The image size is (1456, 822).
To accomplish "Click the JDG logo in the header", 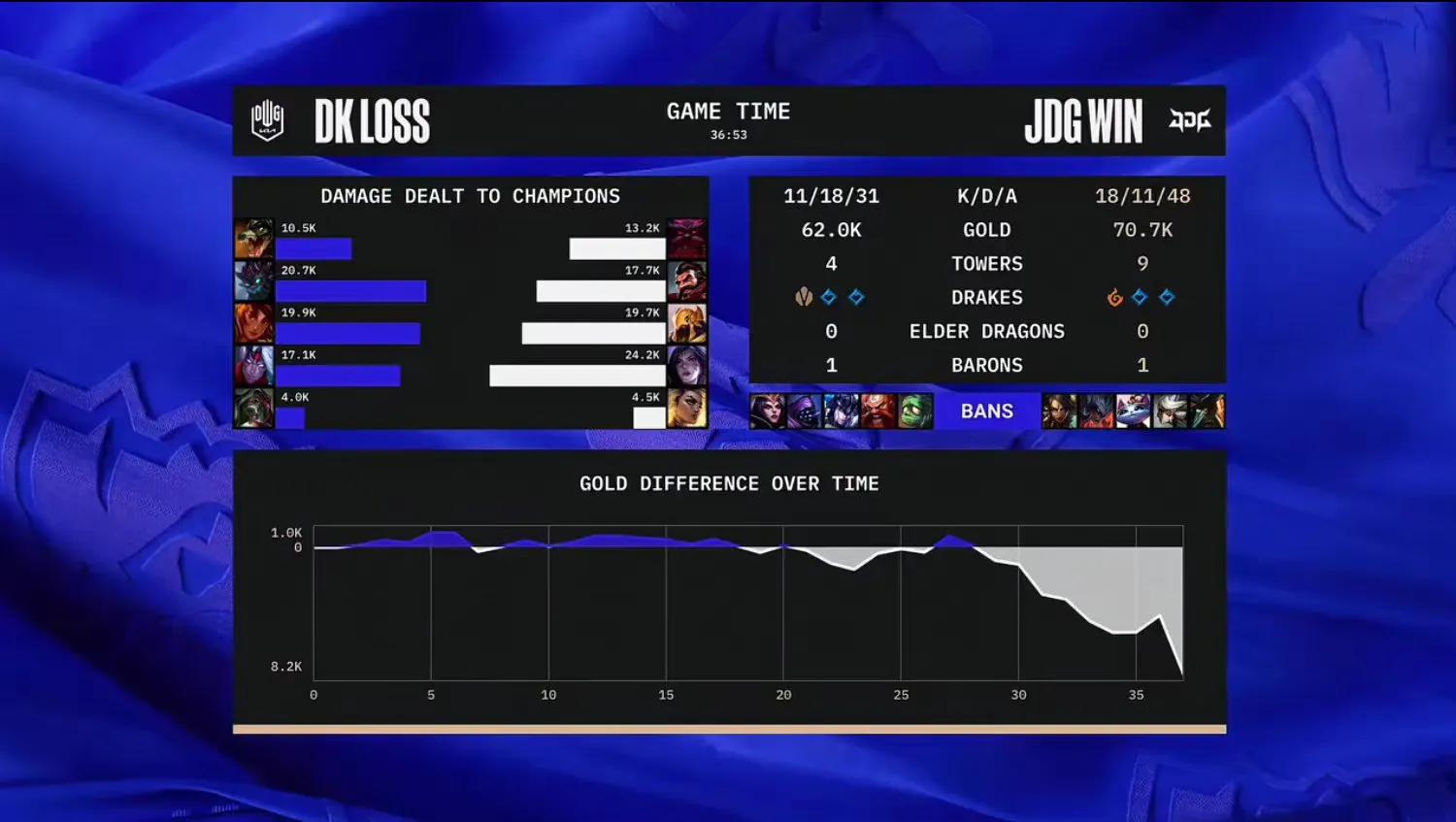I will tap(1190, 119).
